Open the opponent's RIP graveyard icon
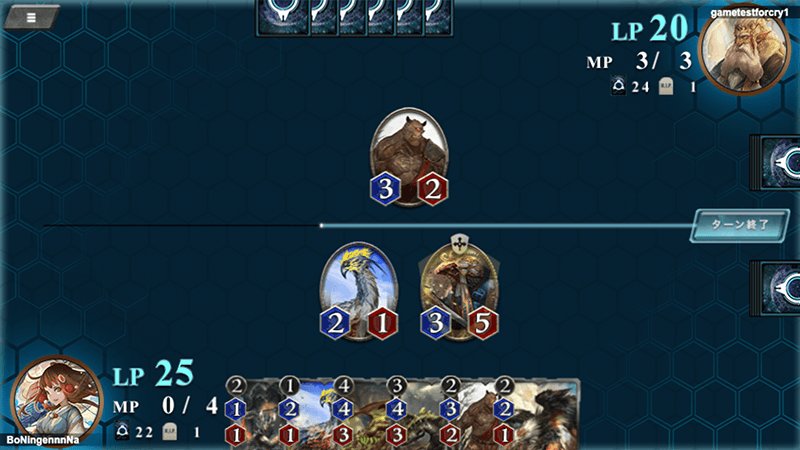The height and width of the screenshot is (450, 800). tap(666, 87)
